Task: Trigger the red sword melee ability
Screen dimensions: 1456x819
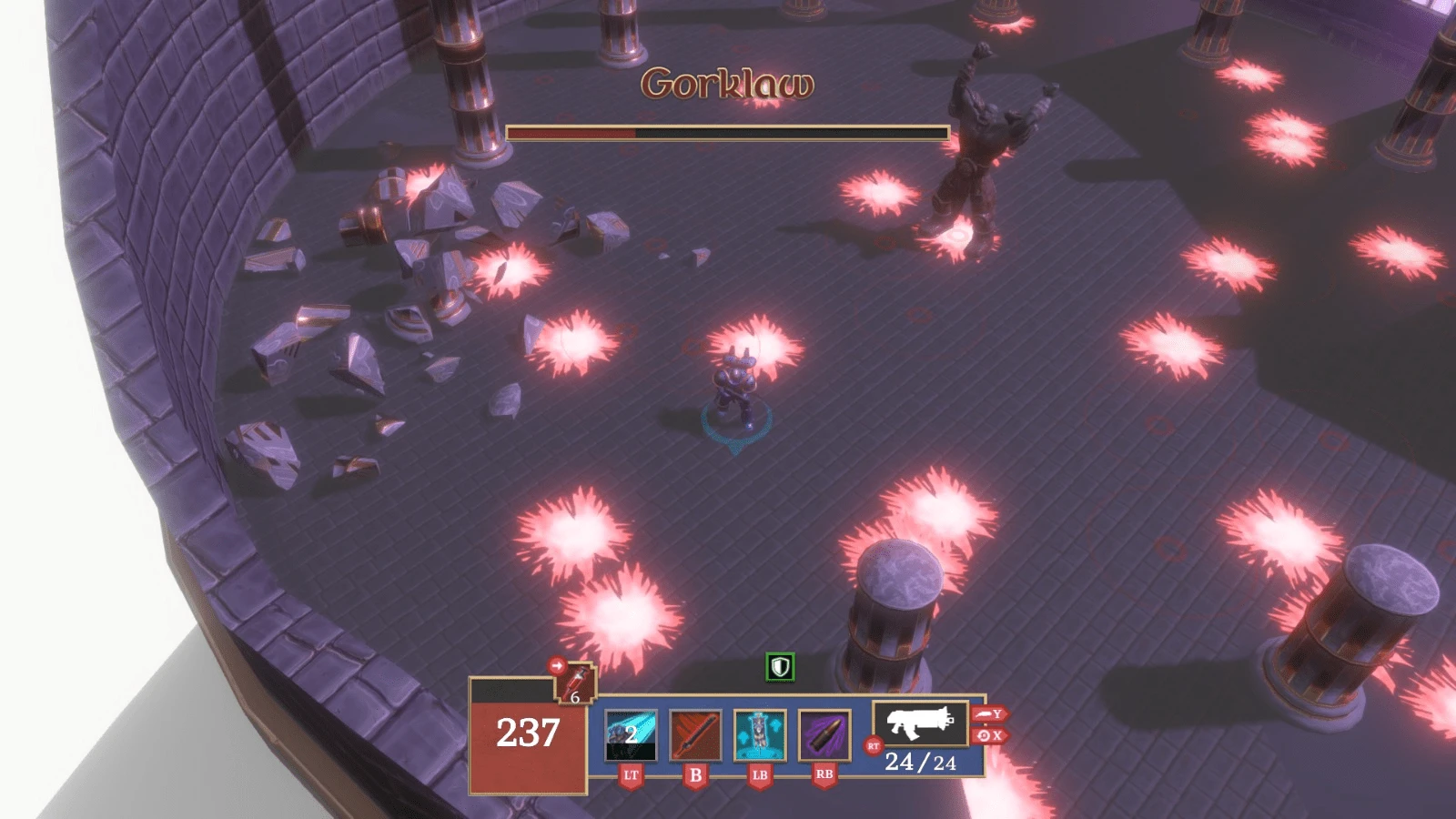Action: 695,735
